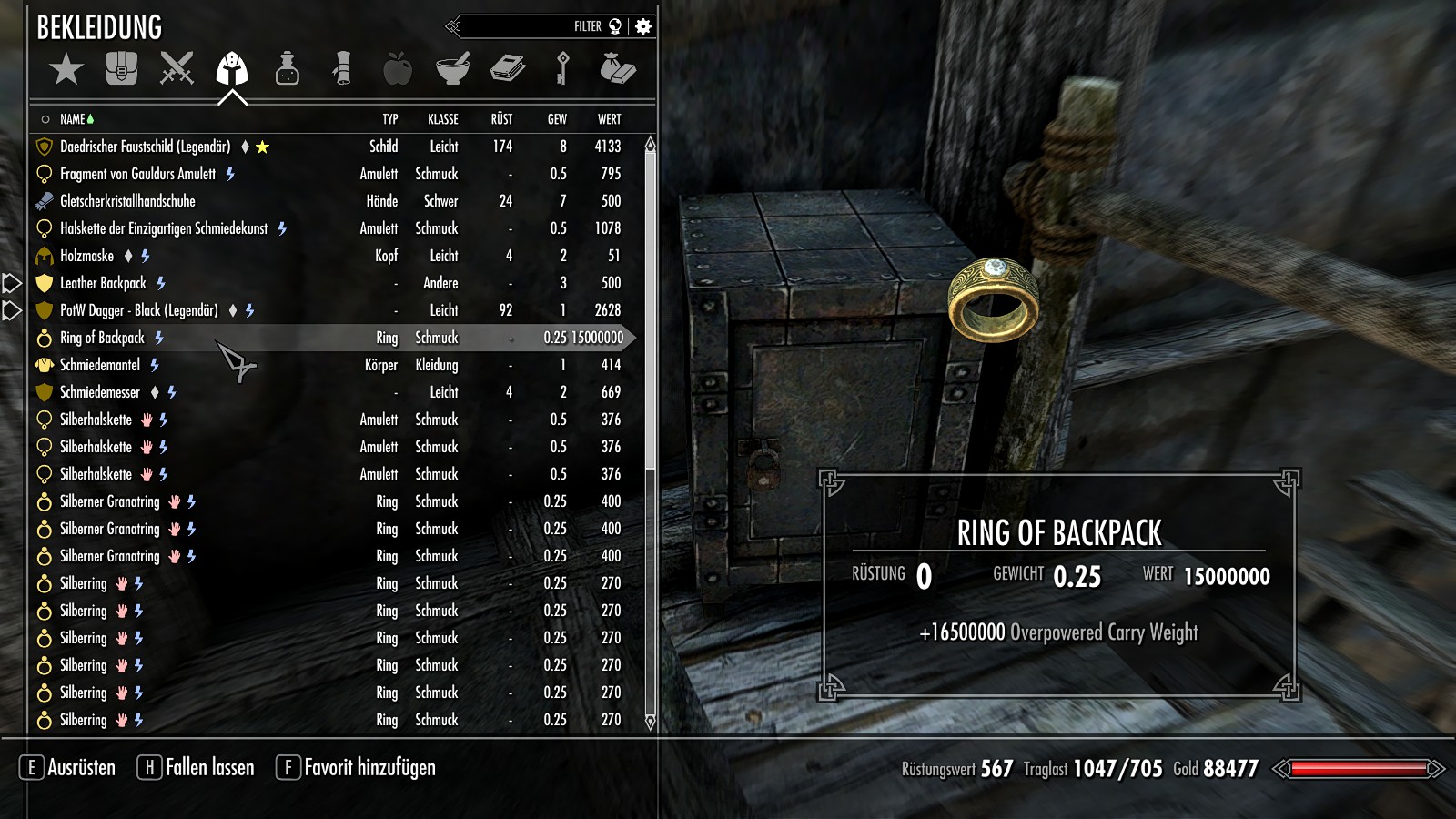Select Daedrischer Faustschild (Legendär)
The width and height of the screenshot is (1456, 819).
click(145, 147)
